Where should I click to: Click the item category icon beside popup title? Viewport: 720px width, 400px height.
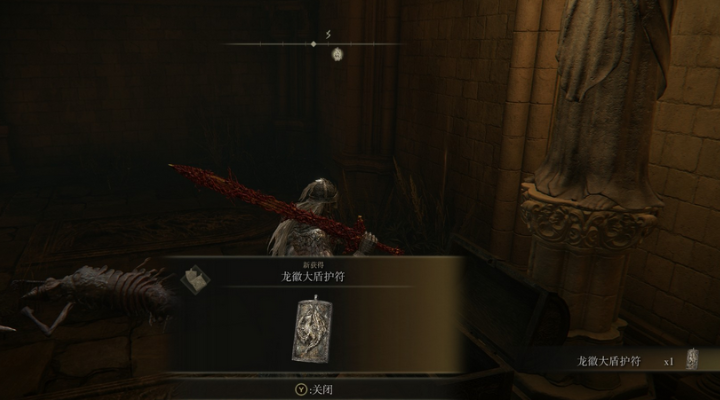(194, 279)
